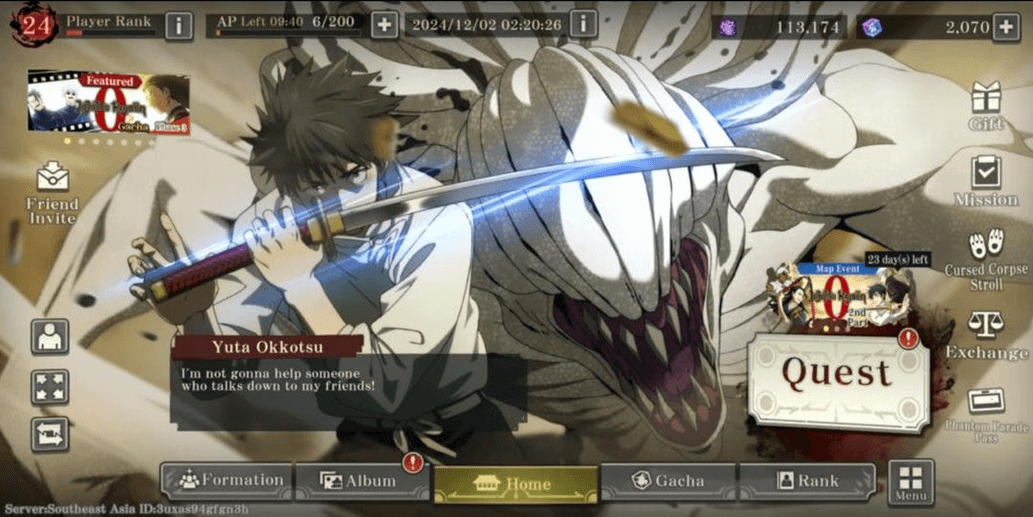
Task: Go to the Gacha tab
Action: 668,481
